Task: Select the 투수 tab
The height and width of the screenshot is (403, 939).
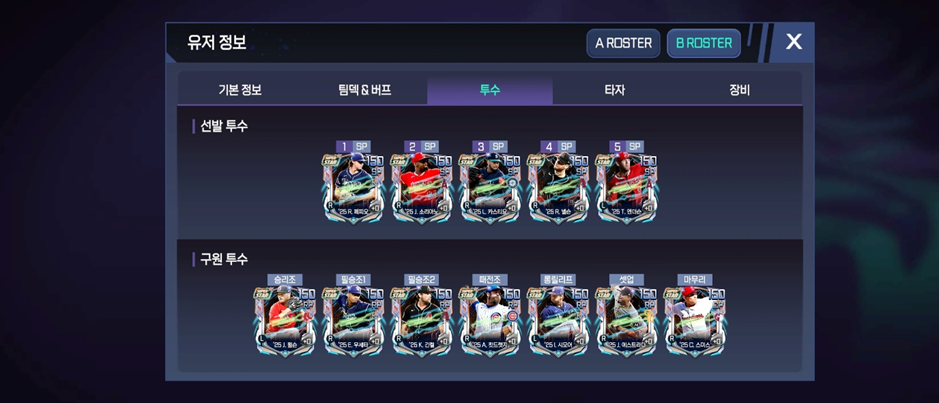Action: click(x=489, y=90)
